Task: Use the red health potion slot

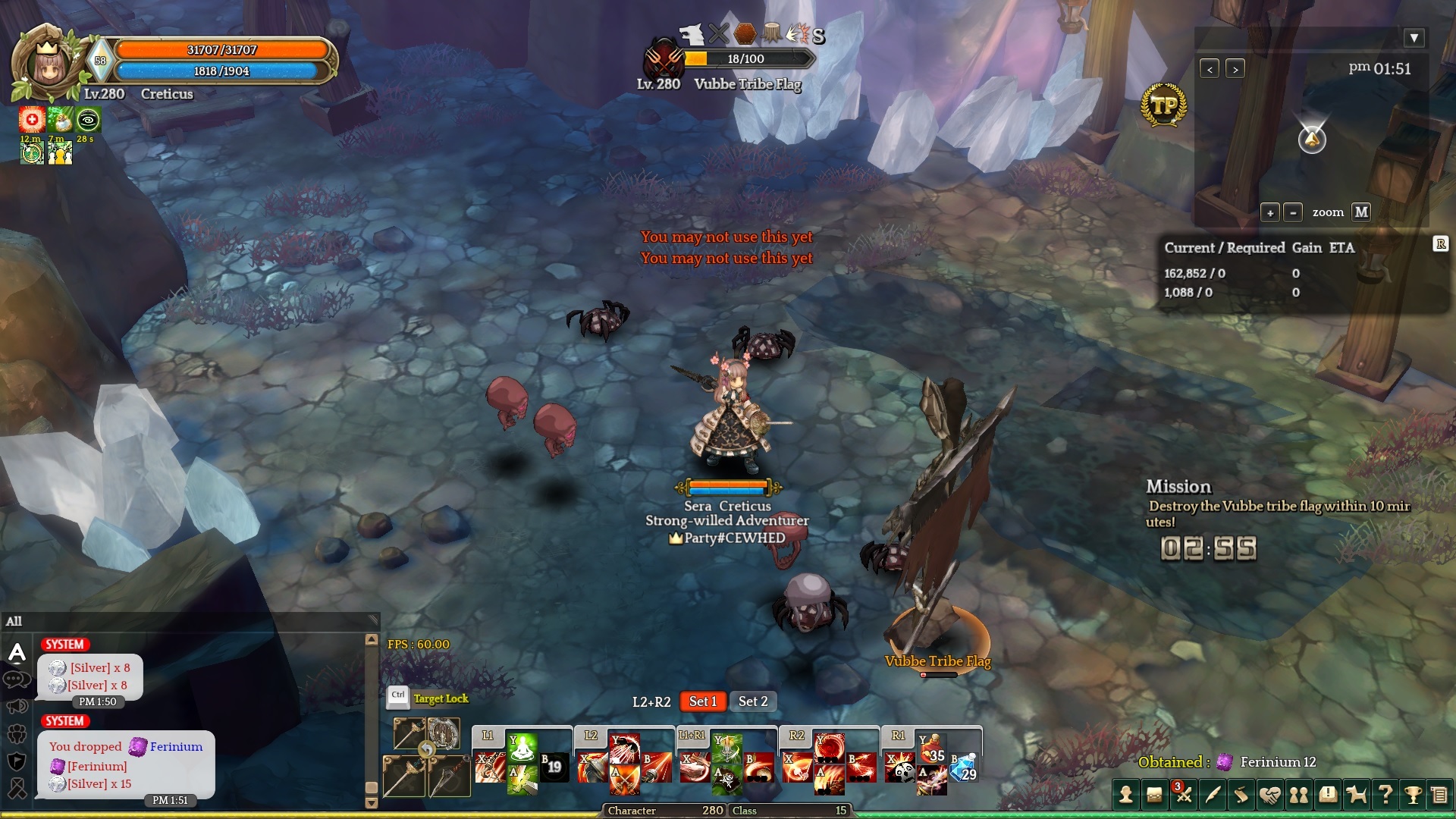Action: pyautogui.click(x=932, y=747)
